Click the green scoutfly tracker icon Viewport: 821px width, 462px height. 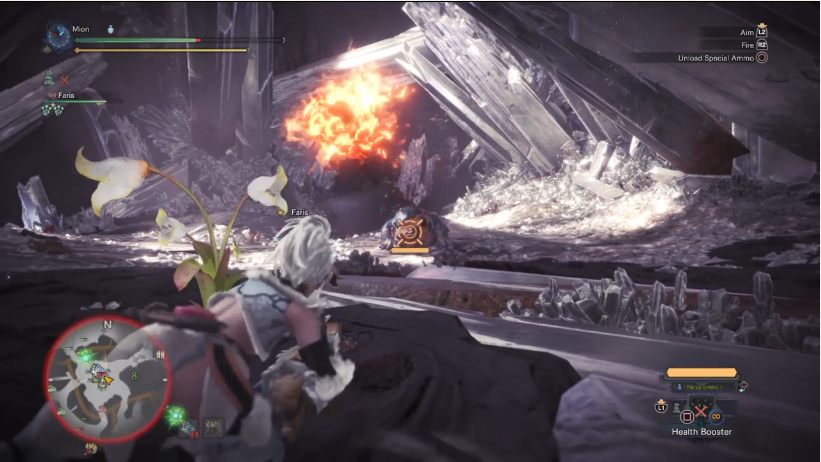click(176, 415)
